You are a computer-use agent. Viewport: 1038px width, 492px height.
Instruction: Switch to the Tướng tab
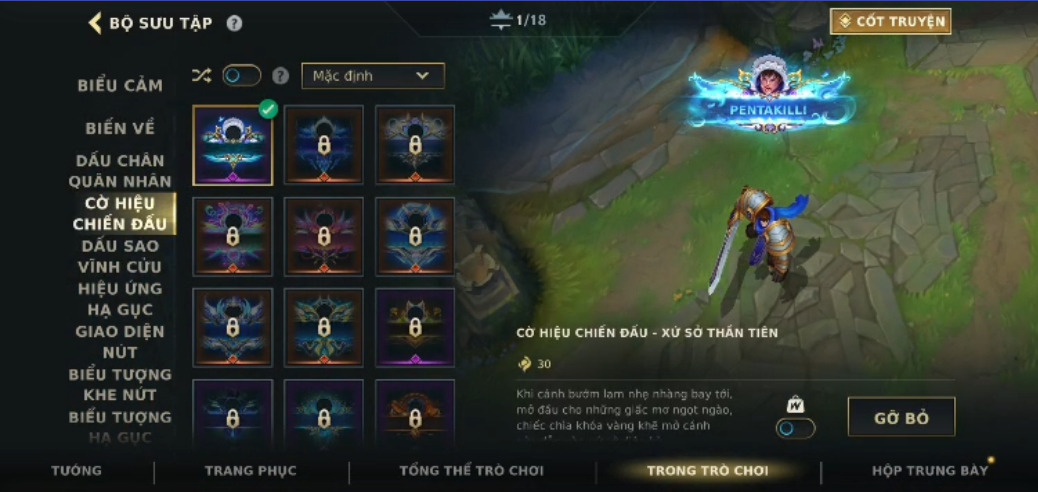coord(77,470)
